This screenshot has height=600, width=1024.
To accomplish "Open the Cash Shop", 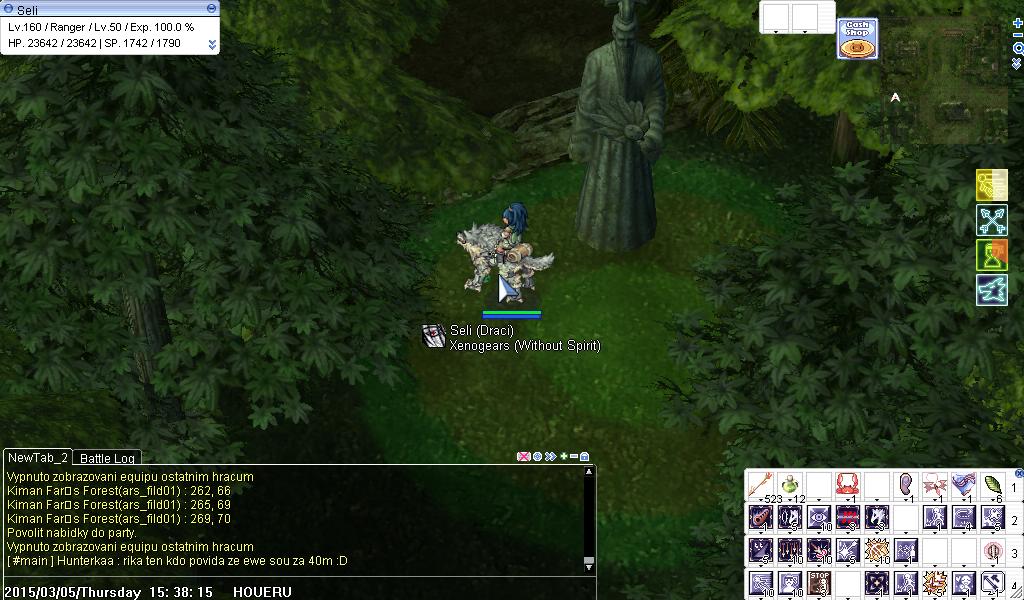I will click(857, 38).
